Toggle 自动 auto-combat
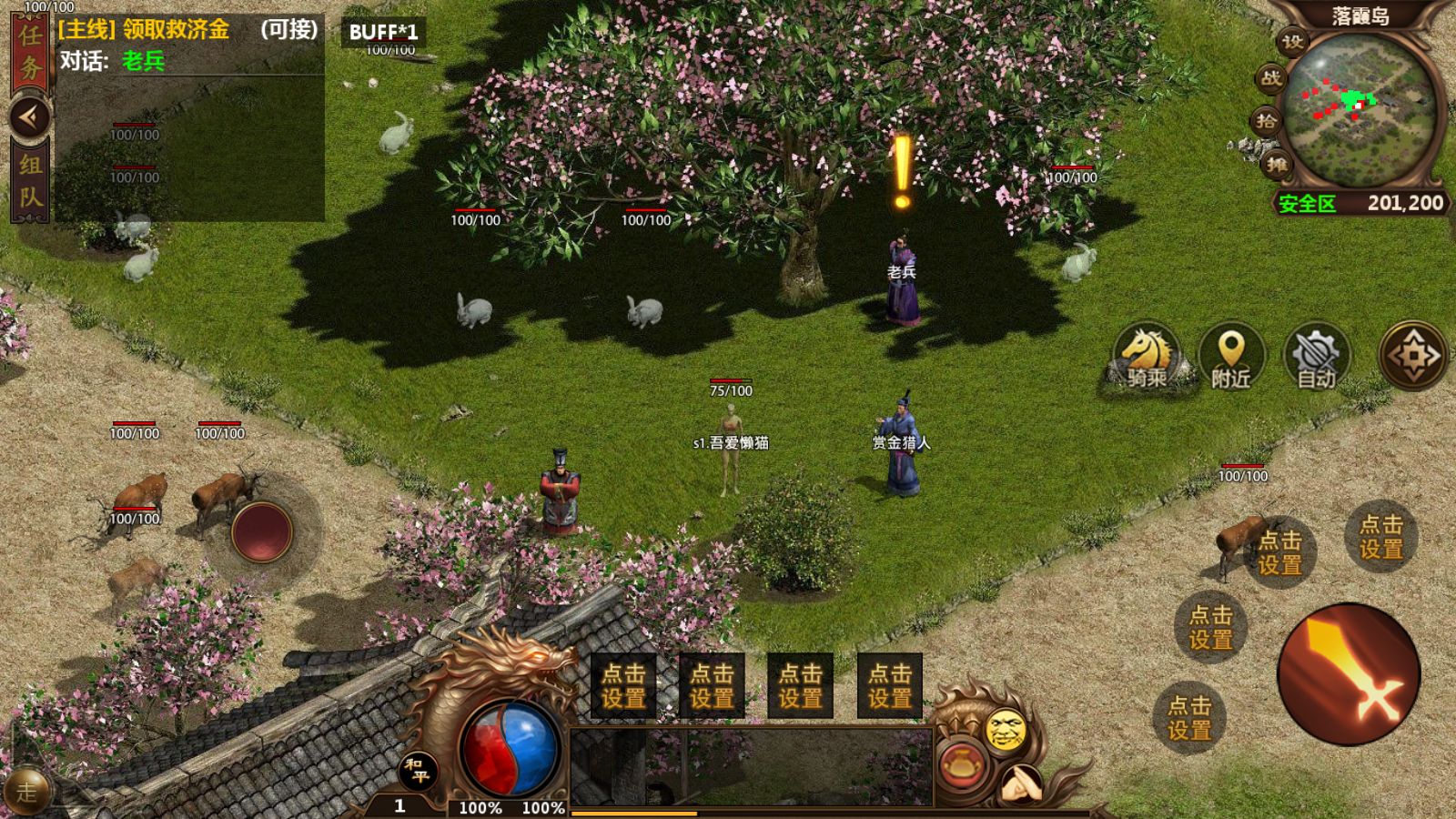Viewport: 1456px width, 819px height. click(1316, 357)
